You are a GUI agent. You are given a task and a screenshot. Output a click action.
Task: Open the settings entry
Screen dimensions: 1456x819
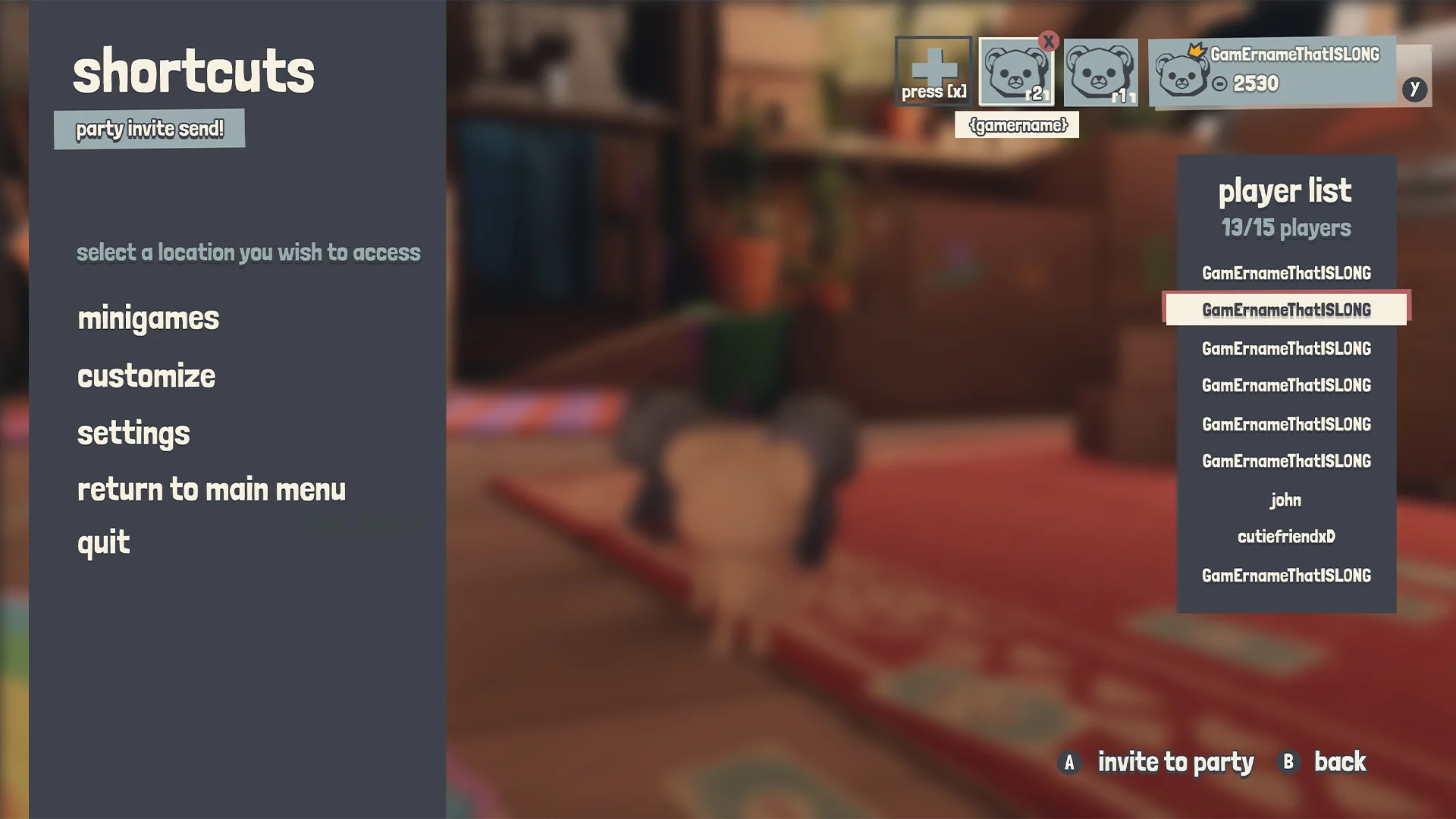pyautogui.click(x=133, y=433)
